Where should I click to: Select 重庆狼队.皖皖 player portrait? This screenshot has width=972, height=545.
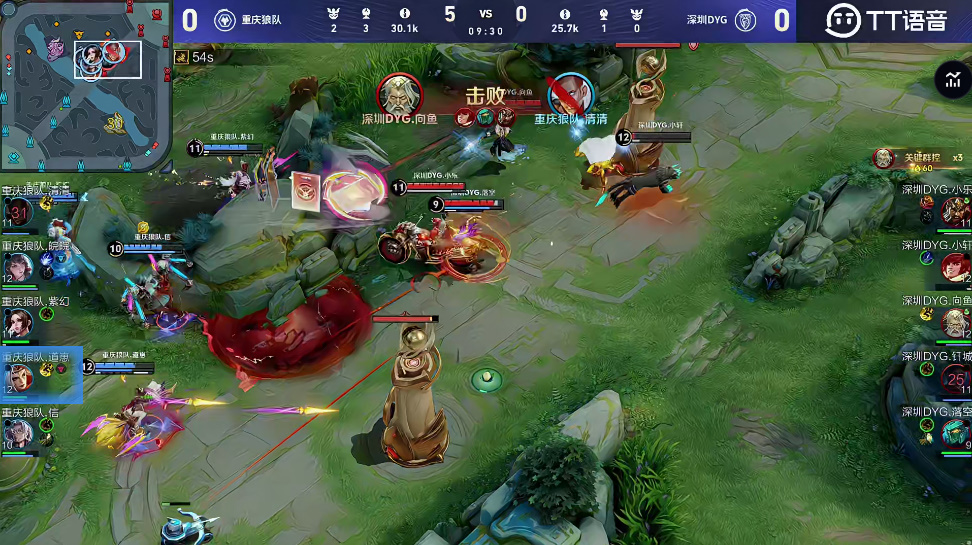(x=19, y=267)
